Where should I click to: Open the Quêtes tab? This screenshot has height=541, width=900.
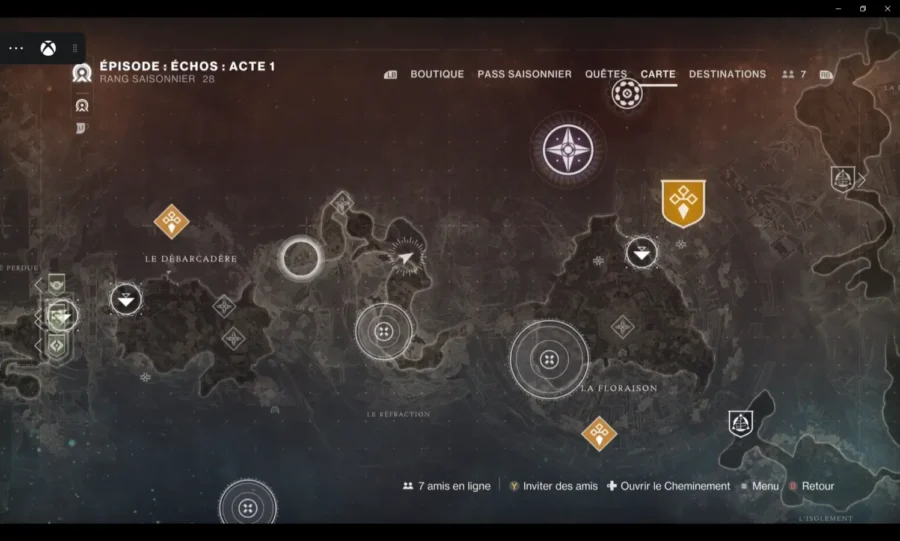[x=606, y=74]
